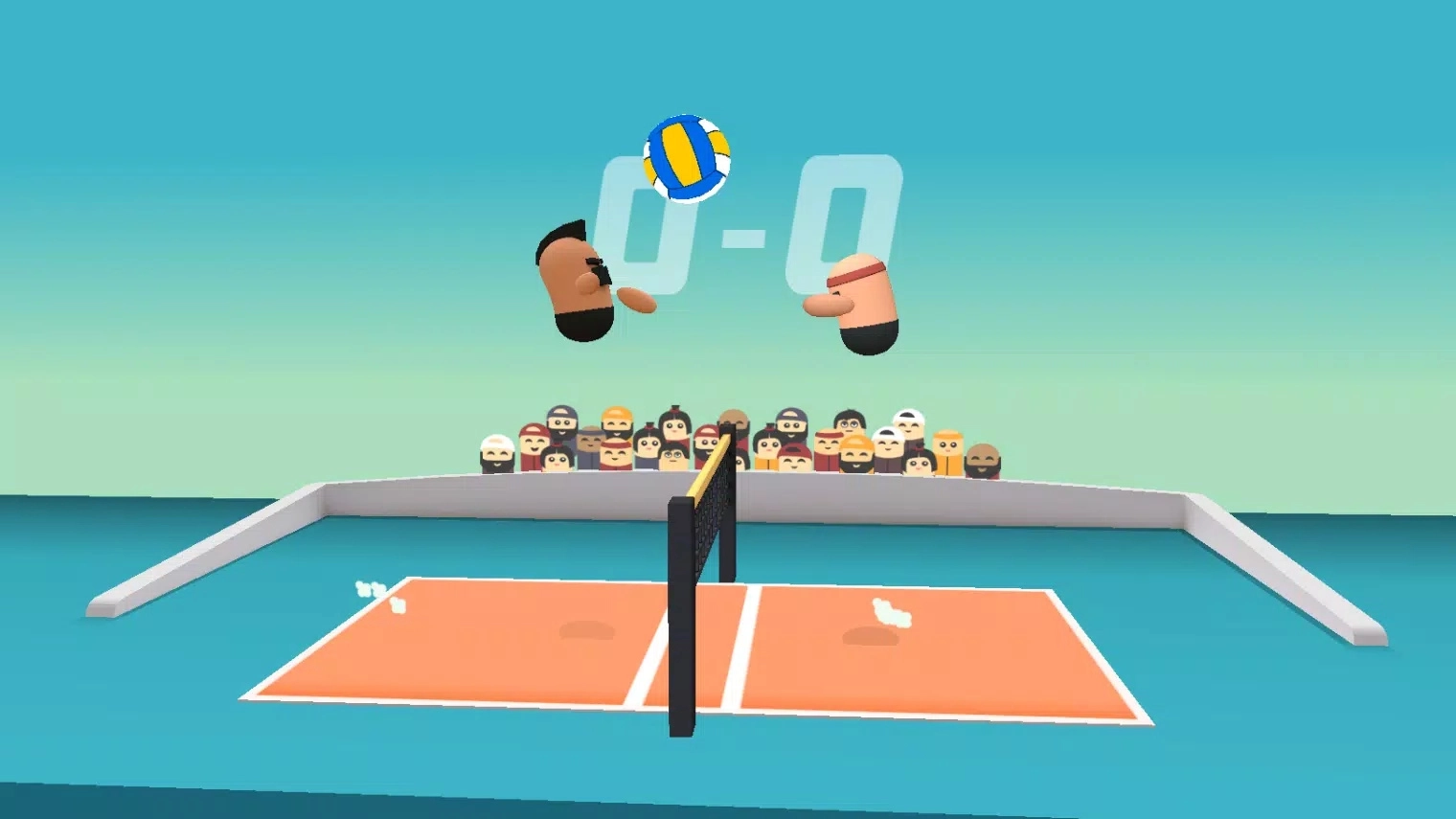Image resolution: width=1456 pixels, height=819 pixels.
Task: Select the spectator in the orange hoodie
Action: tap(948, 448)
